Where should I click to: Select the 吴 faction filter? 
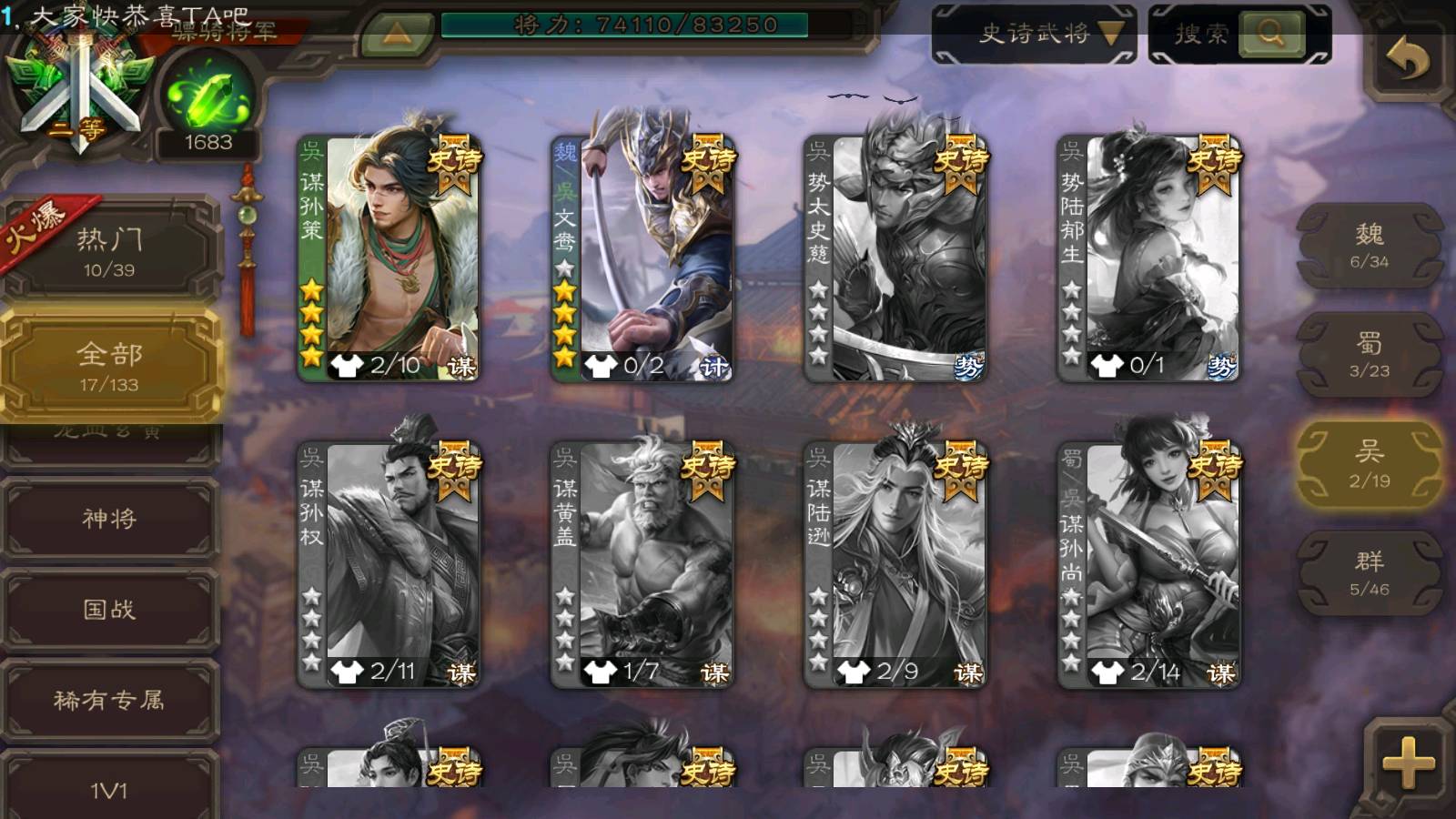pyautogui.click(x=1369, y=464)
